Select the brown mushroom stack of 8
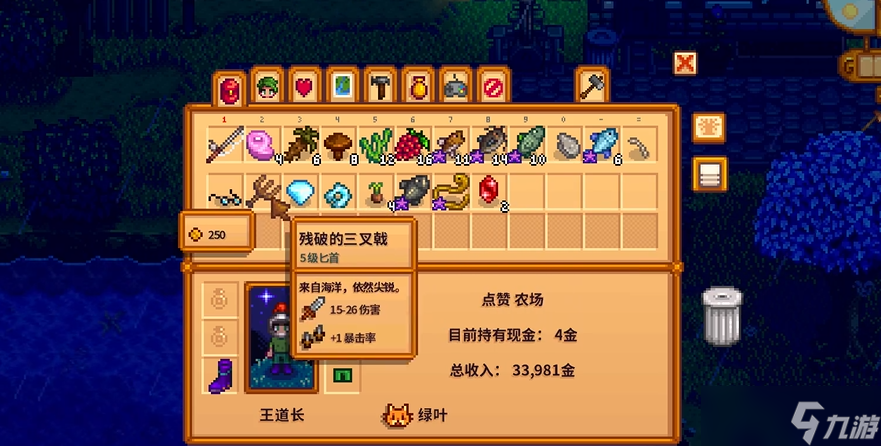Image resolution: width=881 pixels, height=446 pixels. click(x=340, y=146)
